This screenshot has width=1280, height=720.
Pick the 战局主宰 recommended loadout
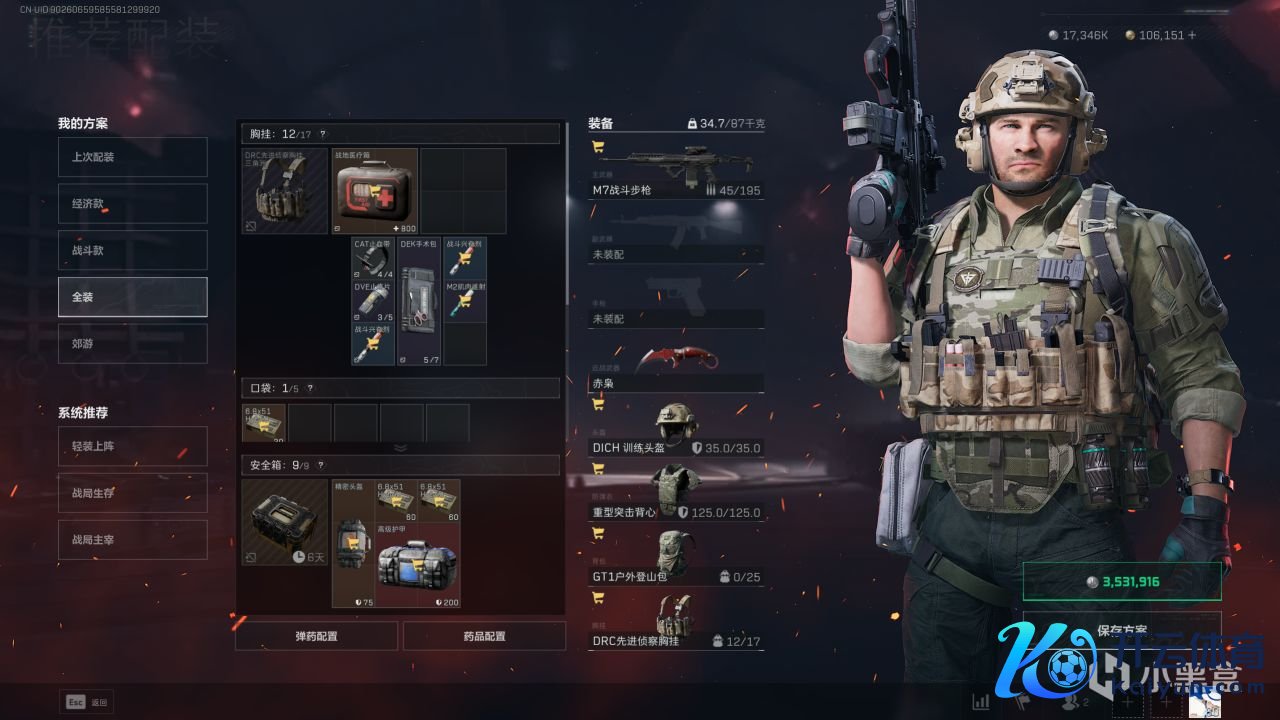point(132,540)
